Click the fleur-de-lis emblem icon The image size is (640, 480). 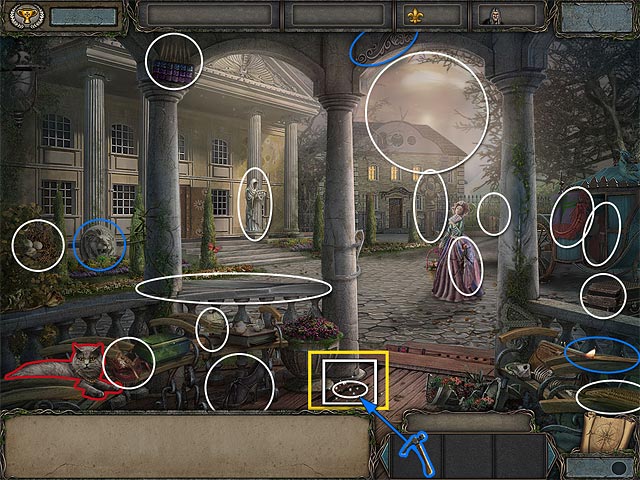(414, 15)
